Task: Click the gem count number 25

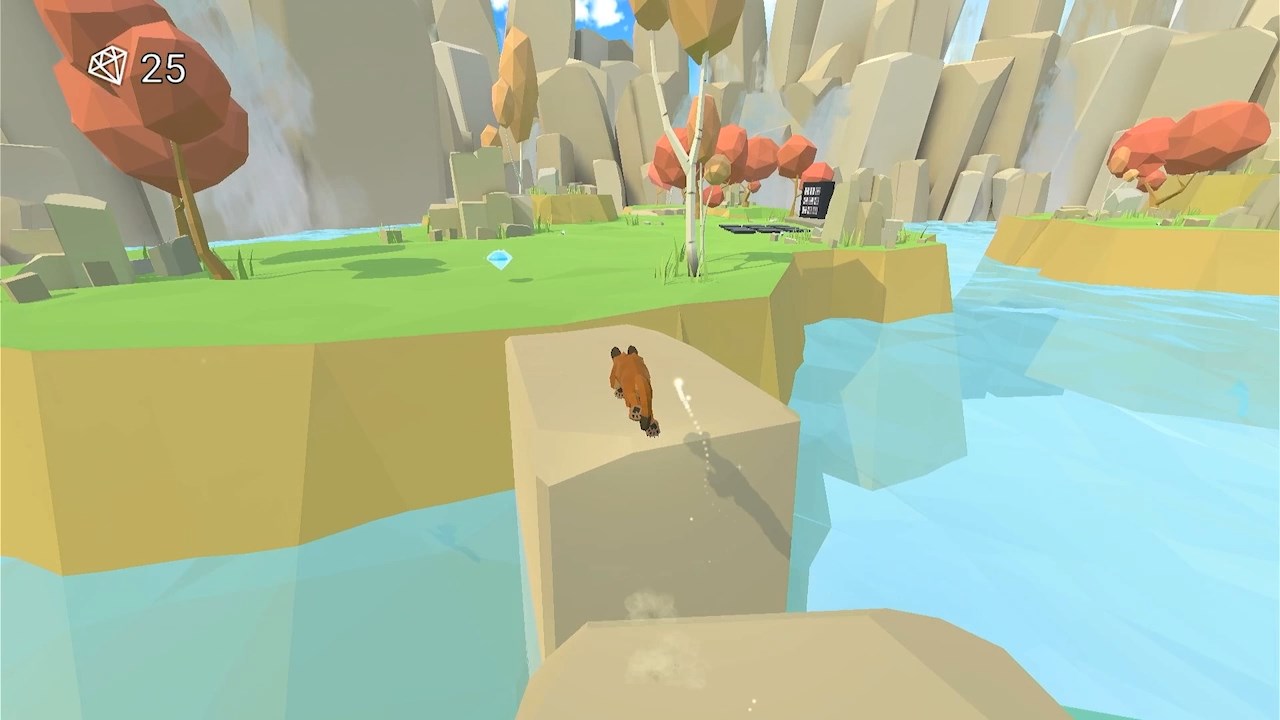Action: (x=165, y=68)
